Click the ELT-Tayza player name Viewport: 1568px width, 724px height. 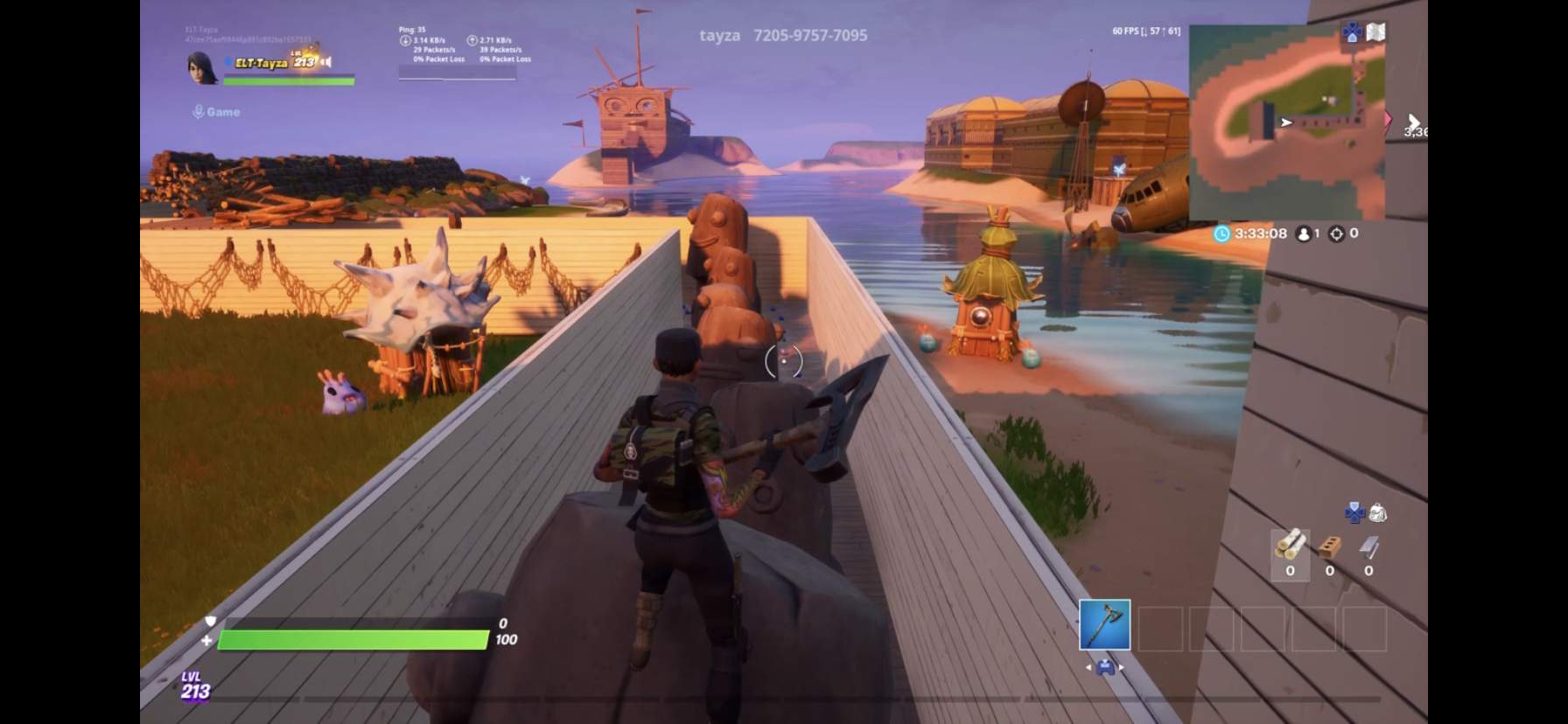click(262, 62)
